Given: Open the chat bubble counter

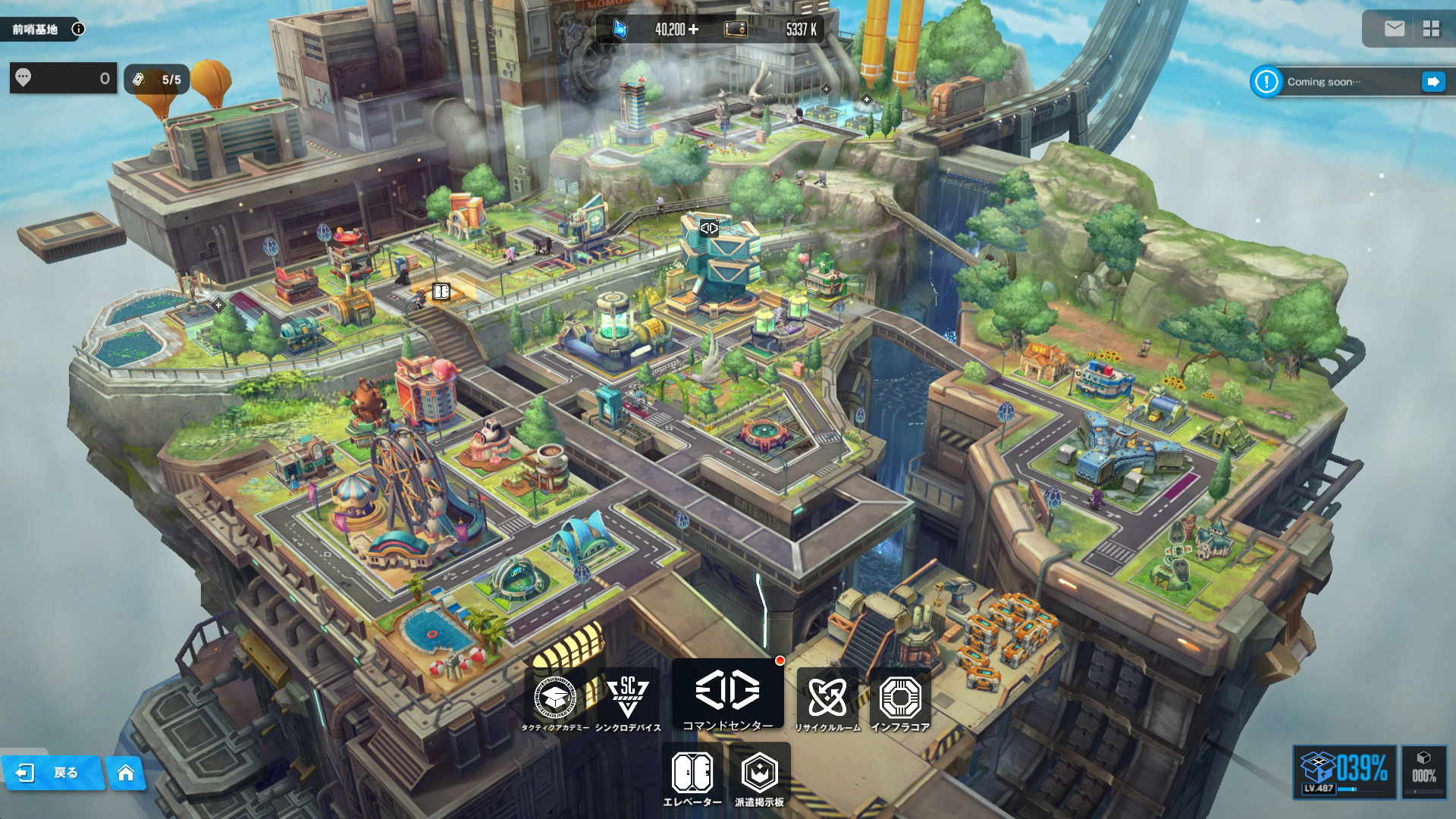Looking at the screenshot, I should 63,78.
